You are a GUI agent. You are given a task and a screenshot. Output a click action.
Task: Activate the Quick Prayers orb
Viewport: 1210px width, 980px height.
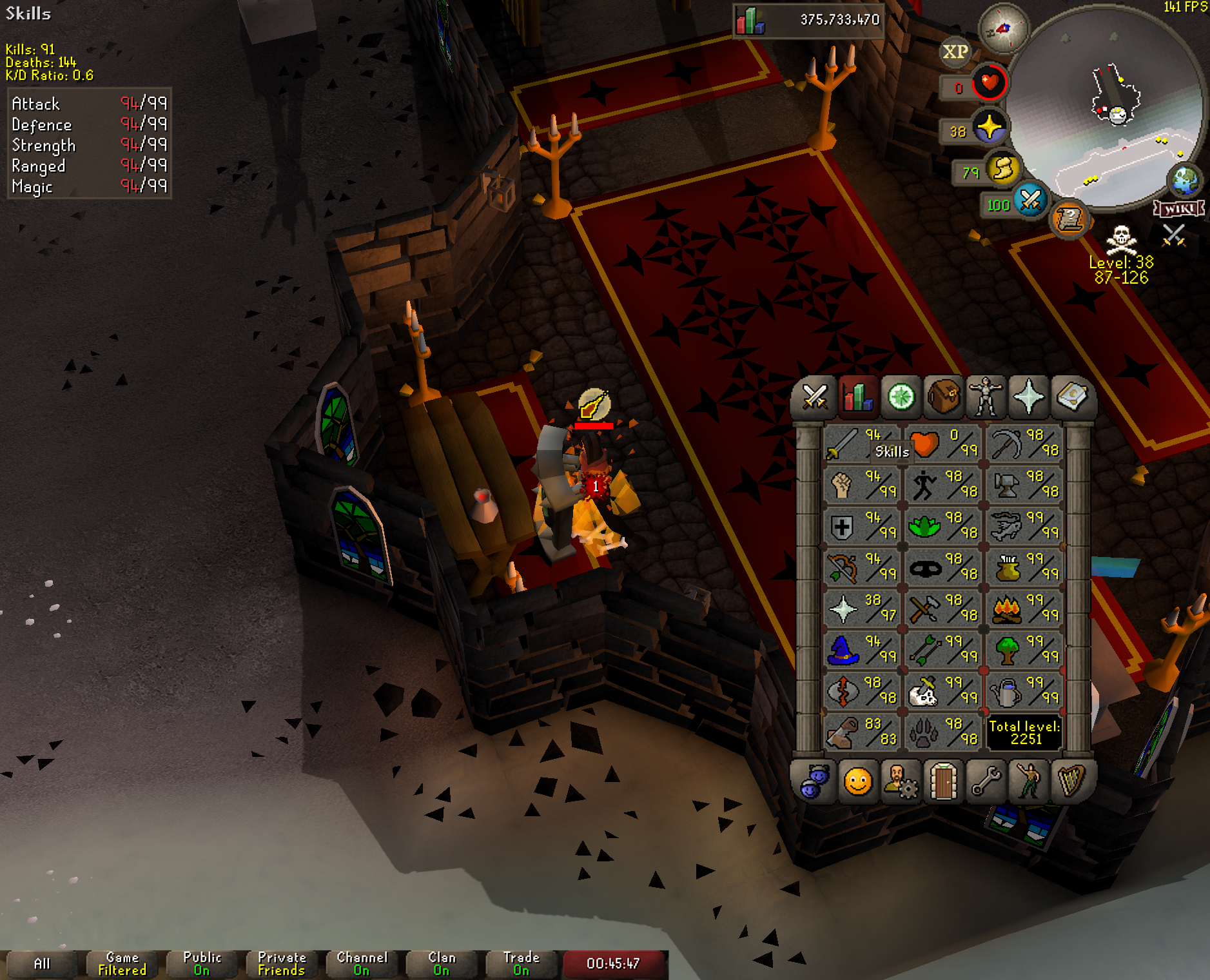coord(989,127)
